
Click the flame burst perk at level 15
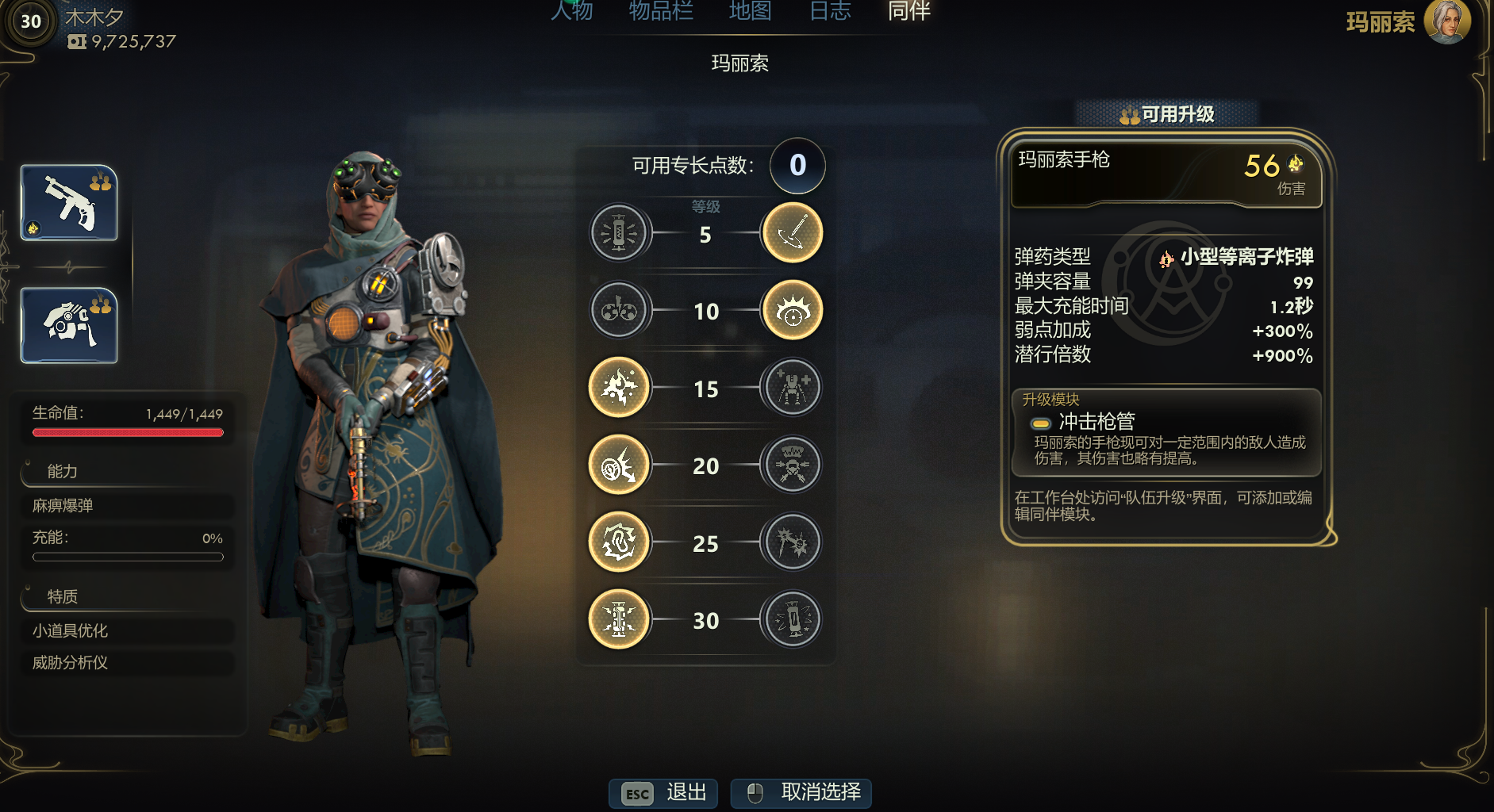coord(620,388)
